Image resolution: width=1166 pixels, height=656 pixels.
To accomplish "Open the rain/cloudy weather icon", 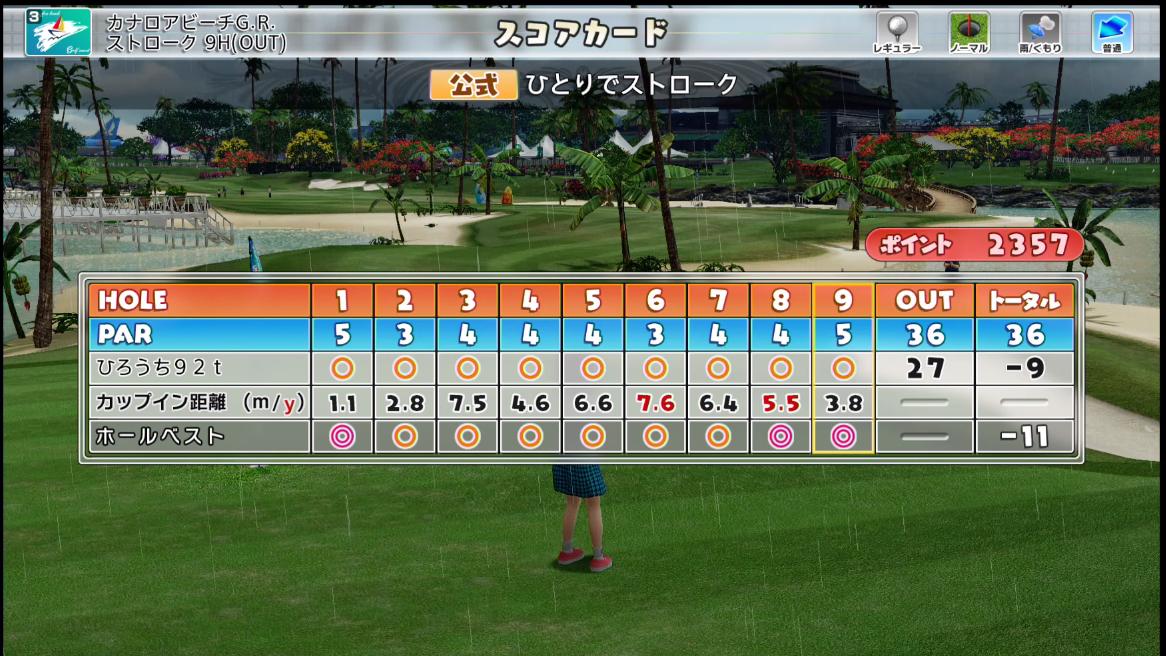I will [x=1040, y=30].
